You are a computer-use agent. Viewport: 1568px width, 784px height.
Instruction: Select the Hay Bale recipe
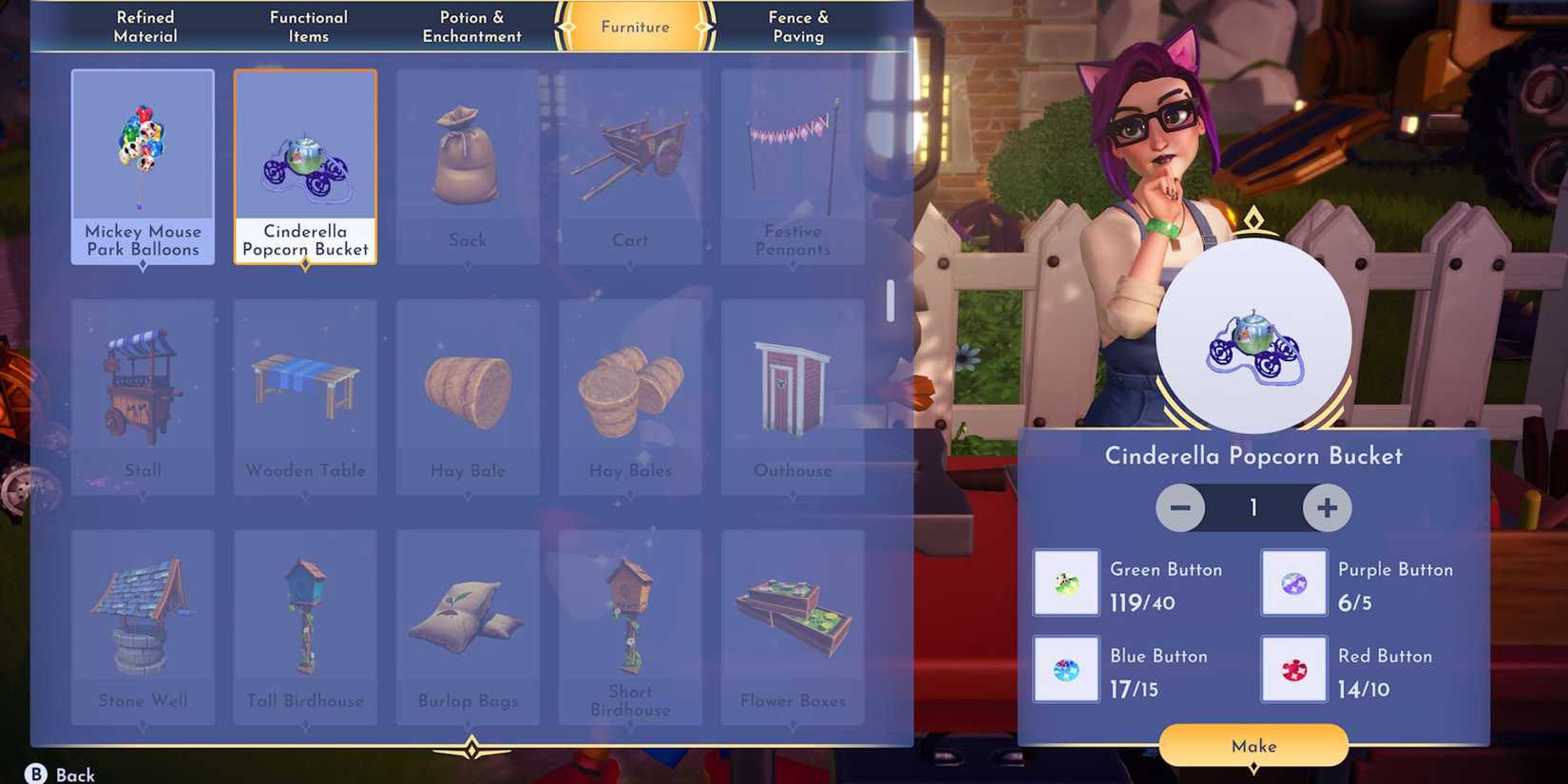tap(467, 394)
